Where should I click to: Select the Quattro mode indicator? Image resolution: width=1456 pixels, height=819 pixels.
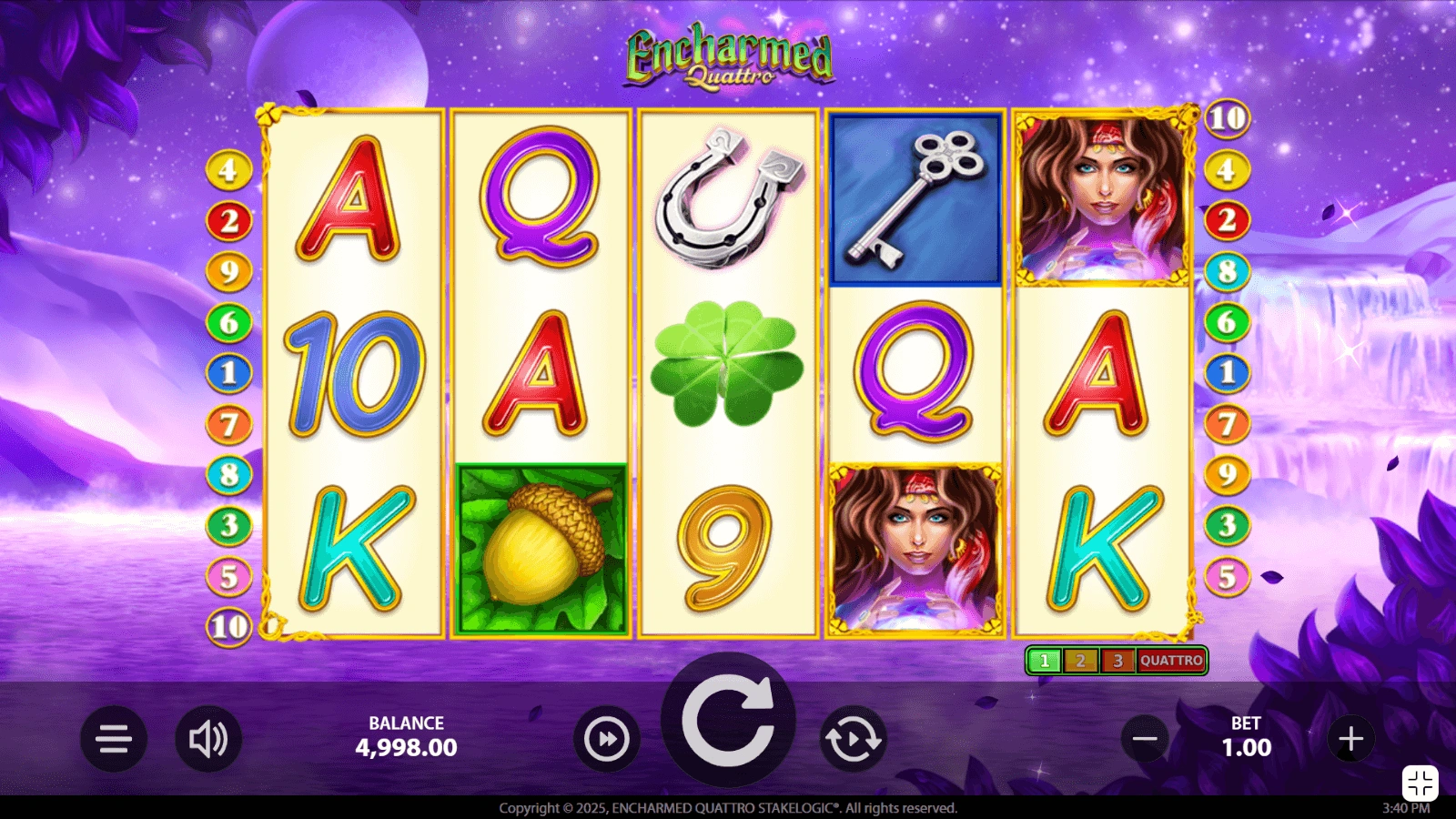[x=1171, y=661]
